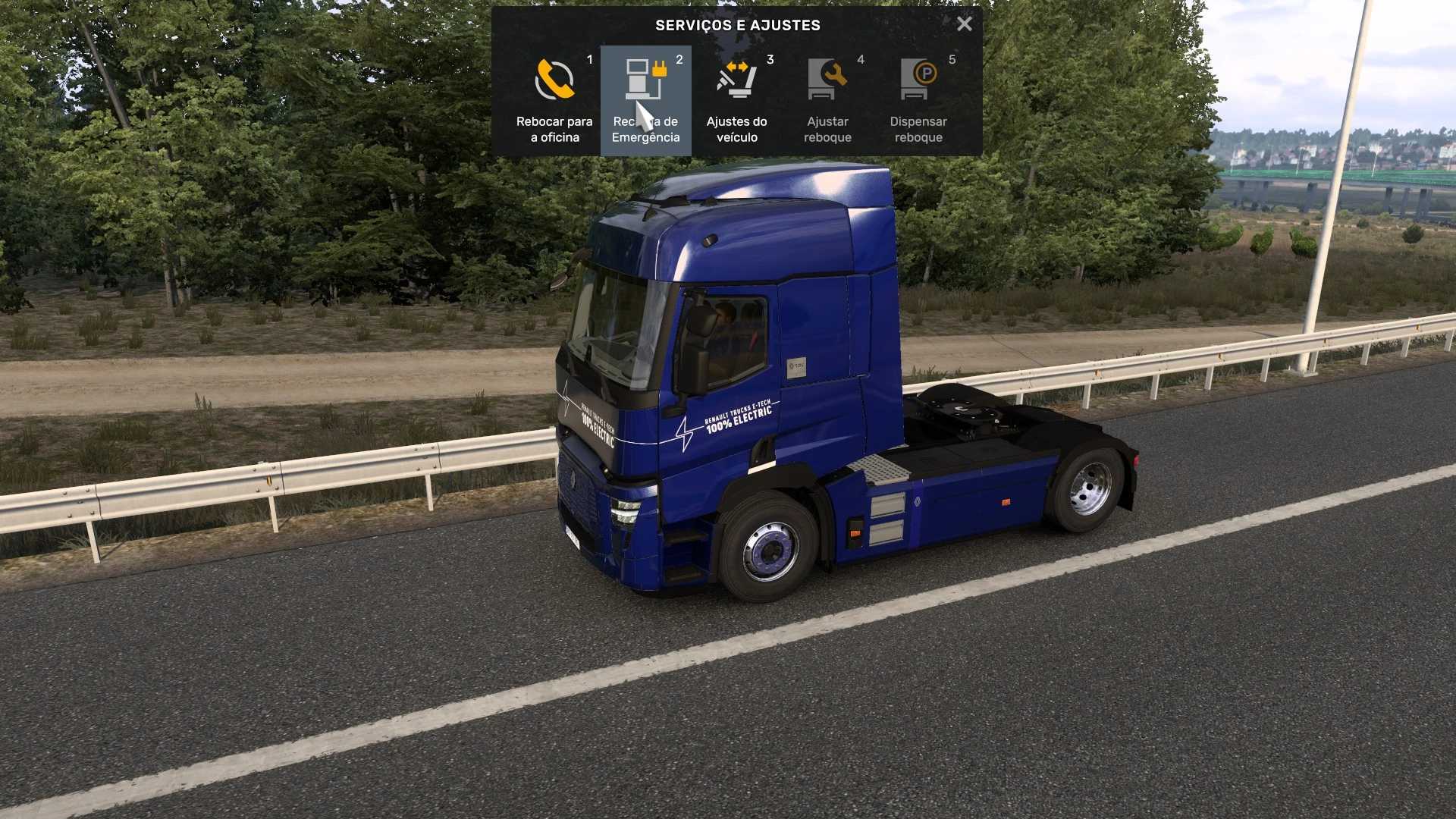Select Dispensar reboque
The image size is (1456, 819).
(x=918, y=101)
